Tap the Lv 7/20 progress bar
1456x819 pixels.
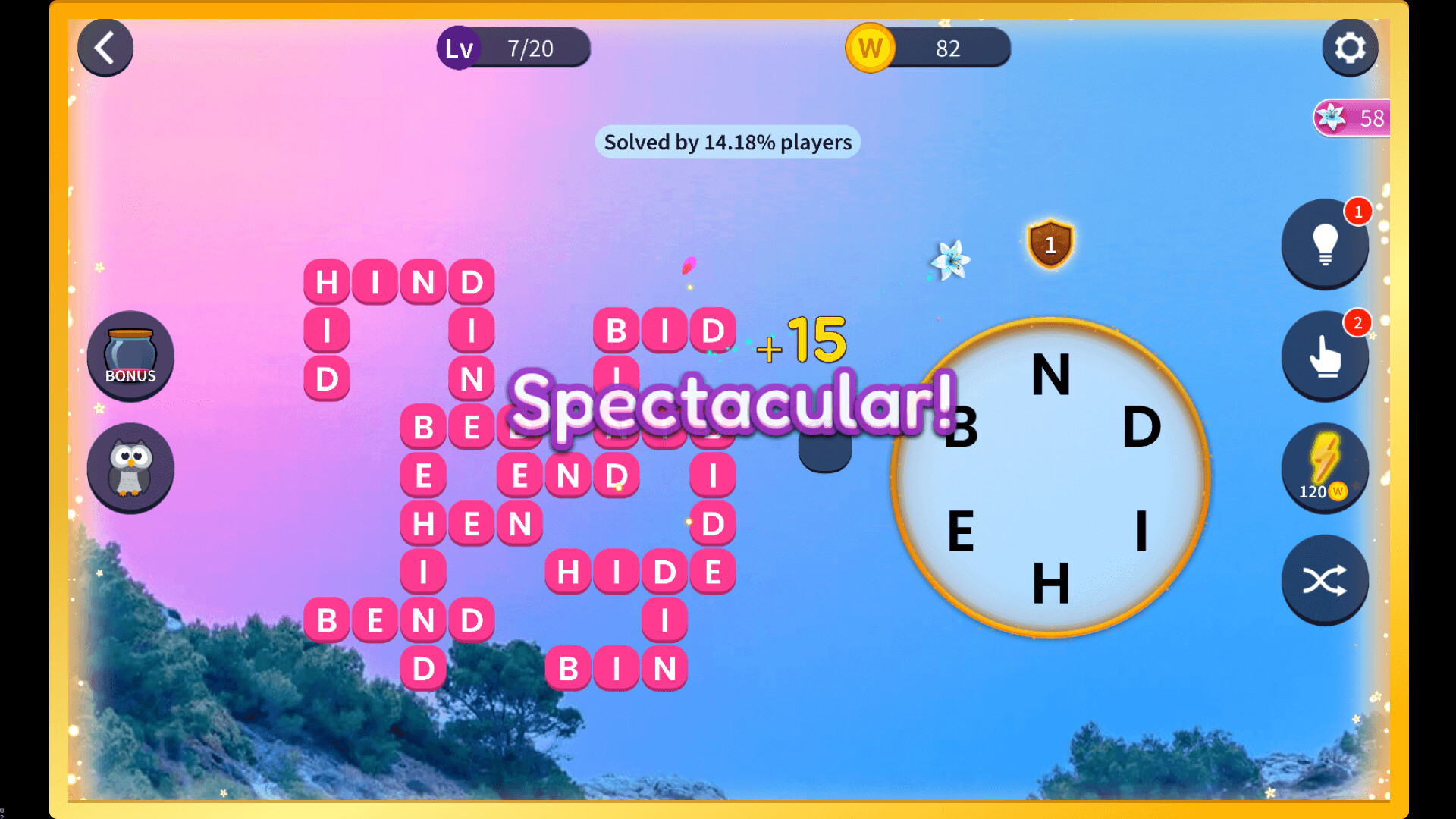pyautogui.click(x=514, y=48)
